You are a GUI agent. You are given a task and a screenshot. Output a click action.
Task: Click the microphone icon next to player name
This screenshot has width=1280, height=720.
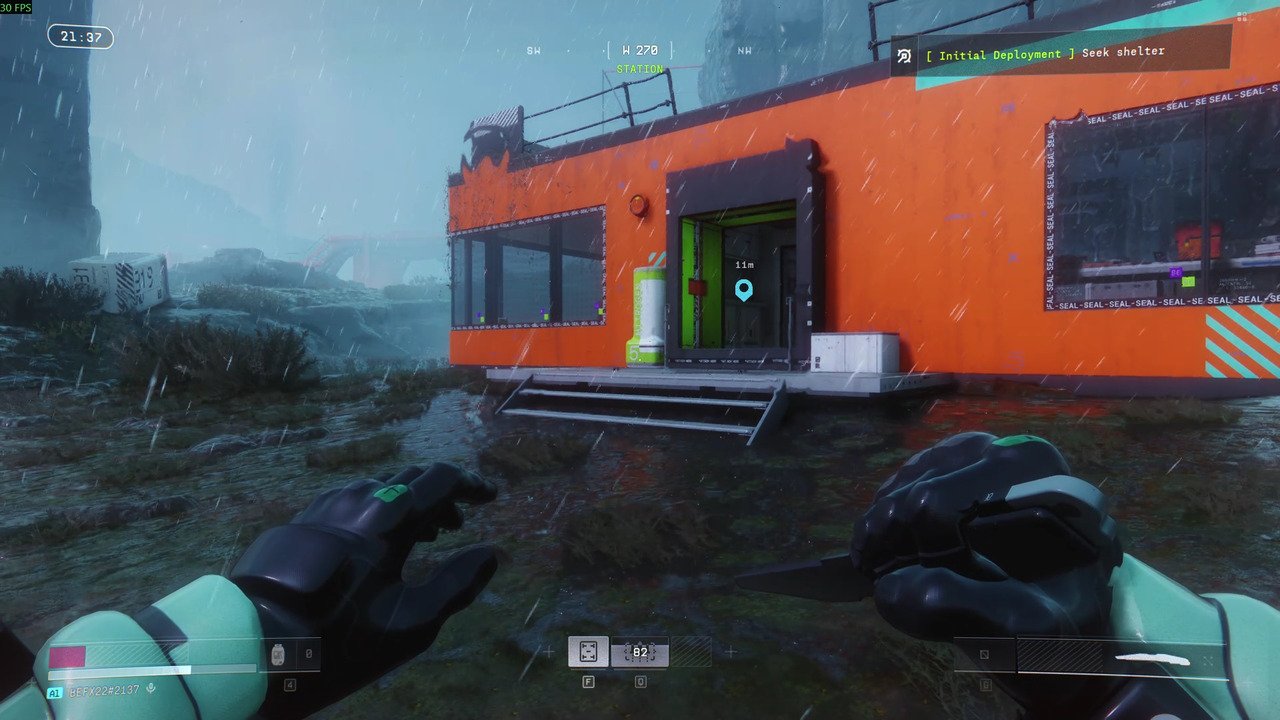tap(151, 690)
